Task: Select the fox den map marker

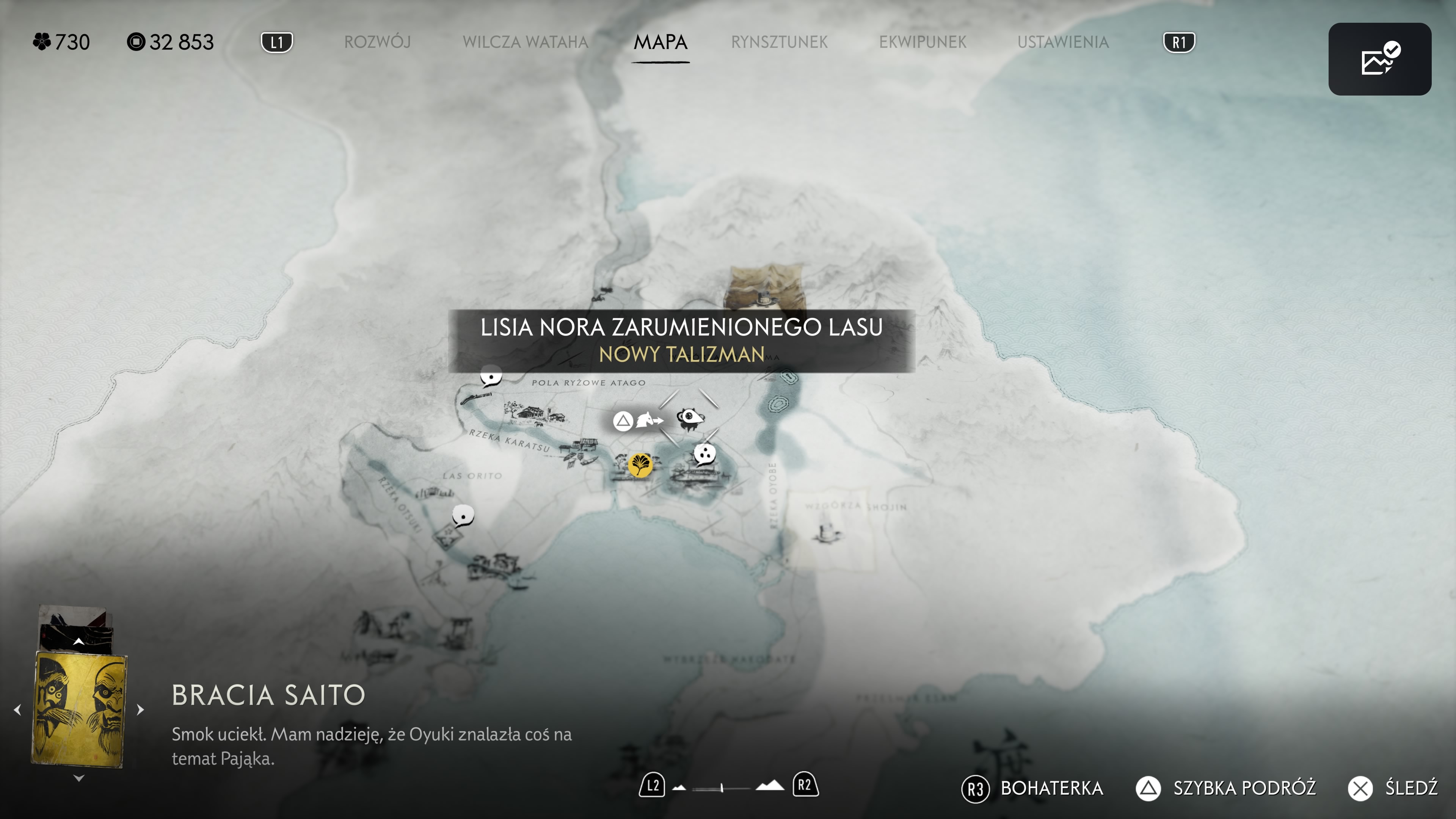Action: pyautogui.click(x=690, y=419)
